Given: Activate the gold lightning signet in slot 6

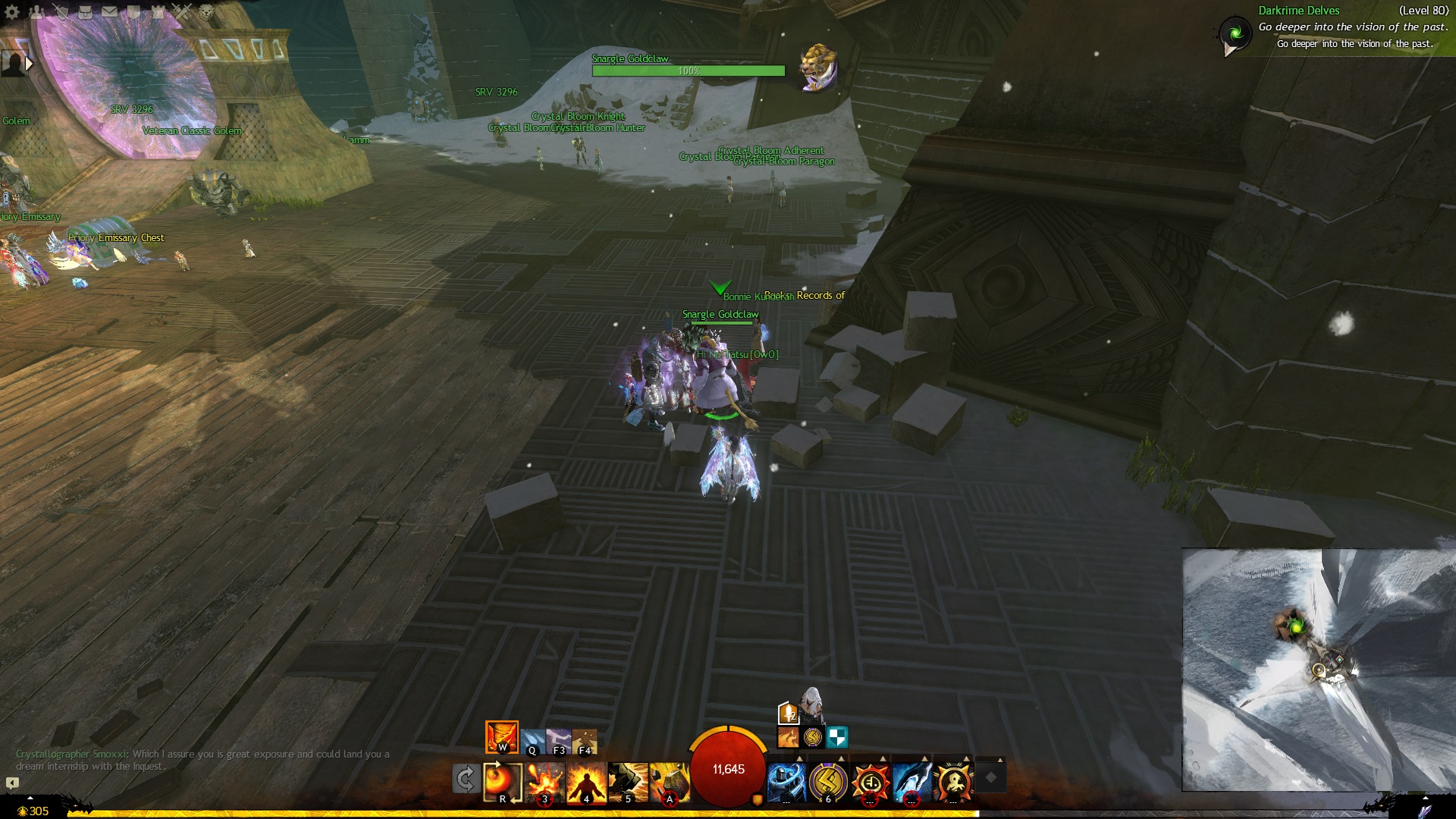Looking at the screenshot, I should click(828, 781).
